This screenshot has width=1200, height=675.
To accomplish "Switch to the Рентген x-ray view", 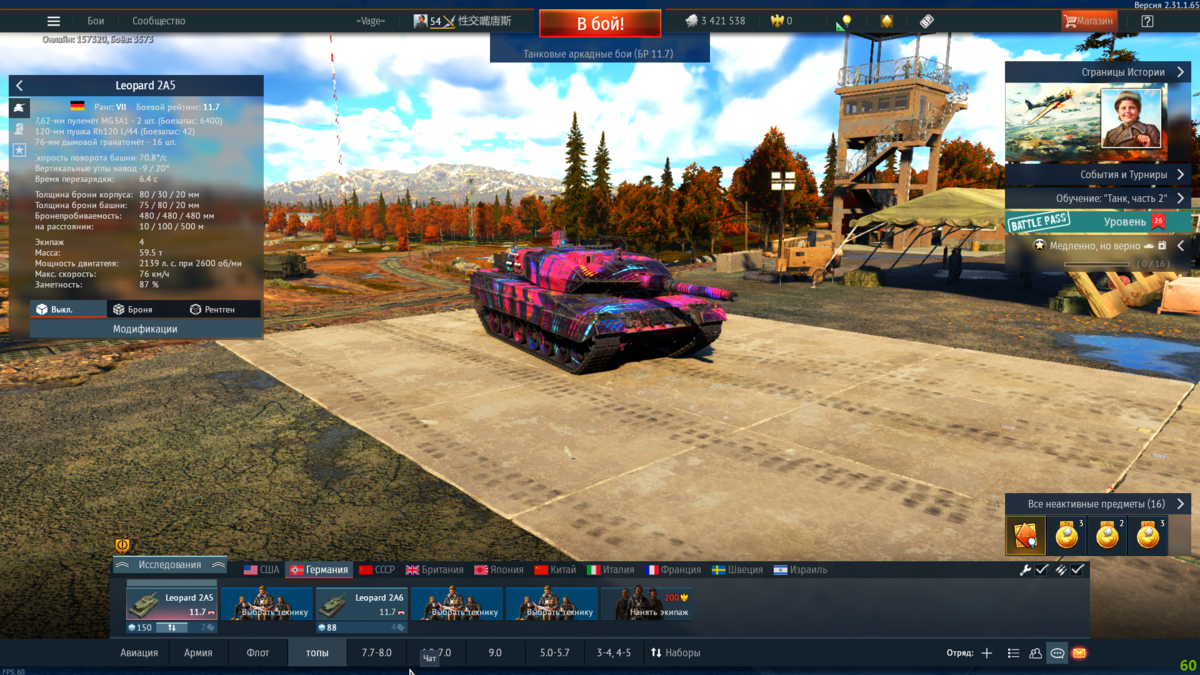I will (x=211, y=310).
